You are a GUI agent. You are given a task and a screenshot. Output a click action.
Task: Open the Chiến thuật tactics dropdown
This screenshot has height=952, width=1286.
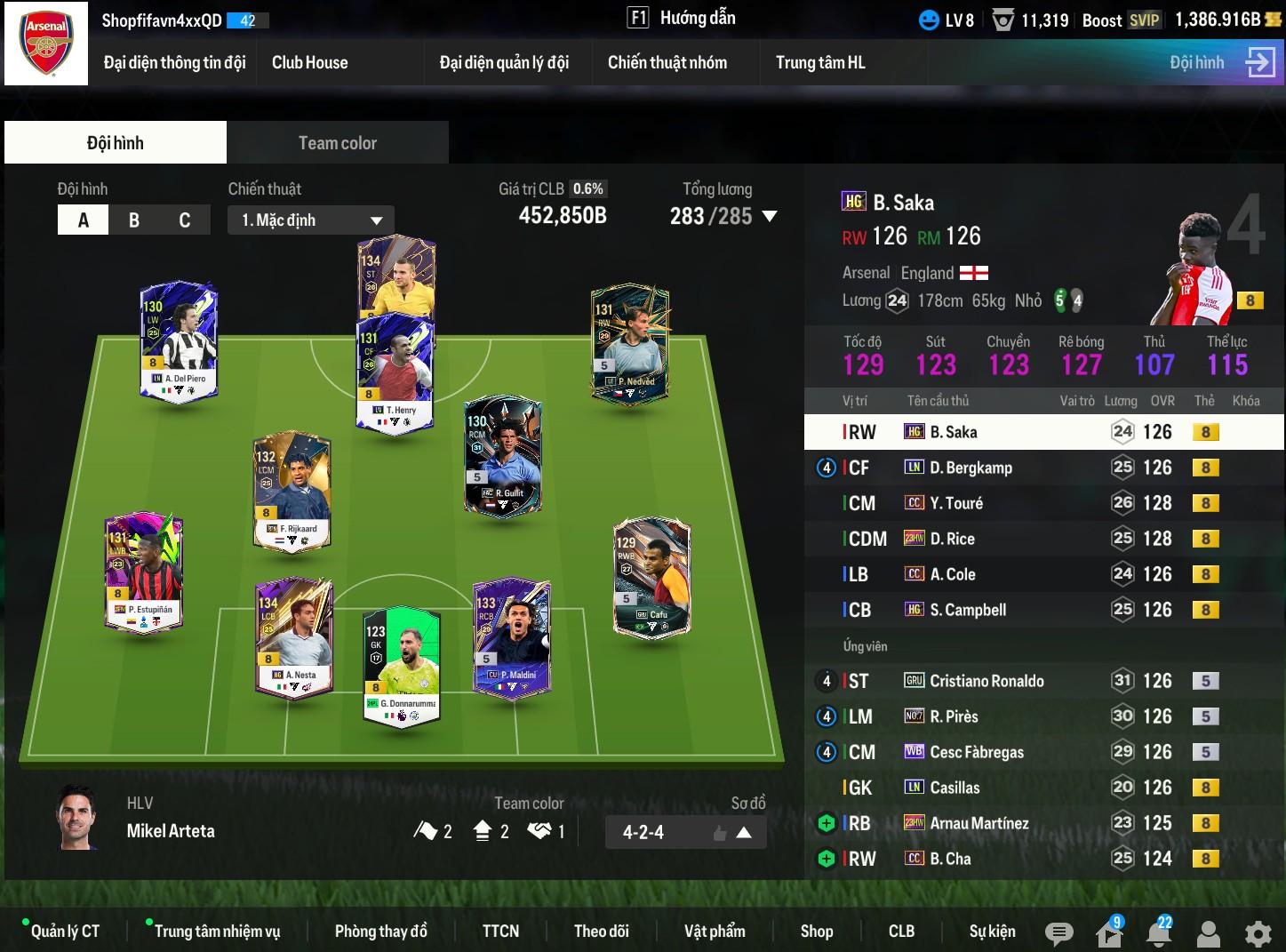(x=311, y=220)
